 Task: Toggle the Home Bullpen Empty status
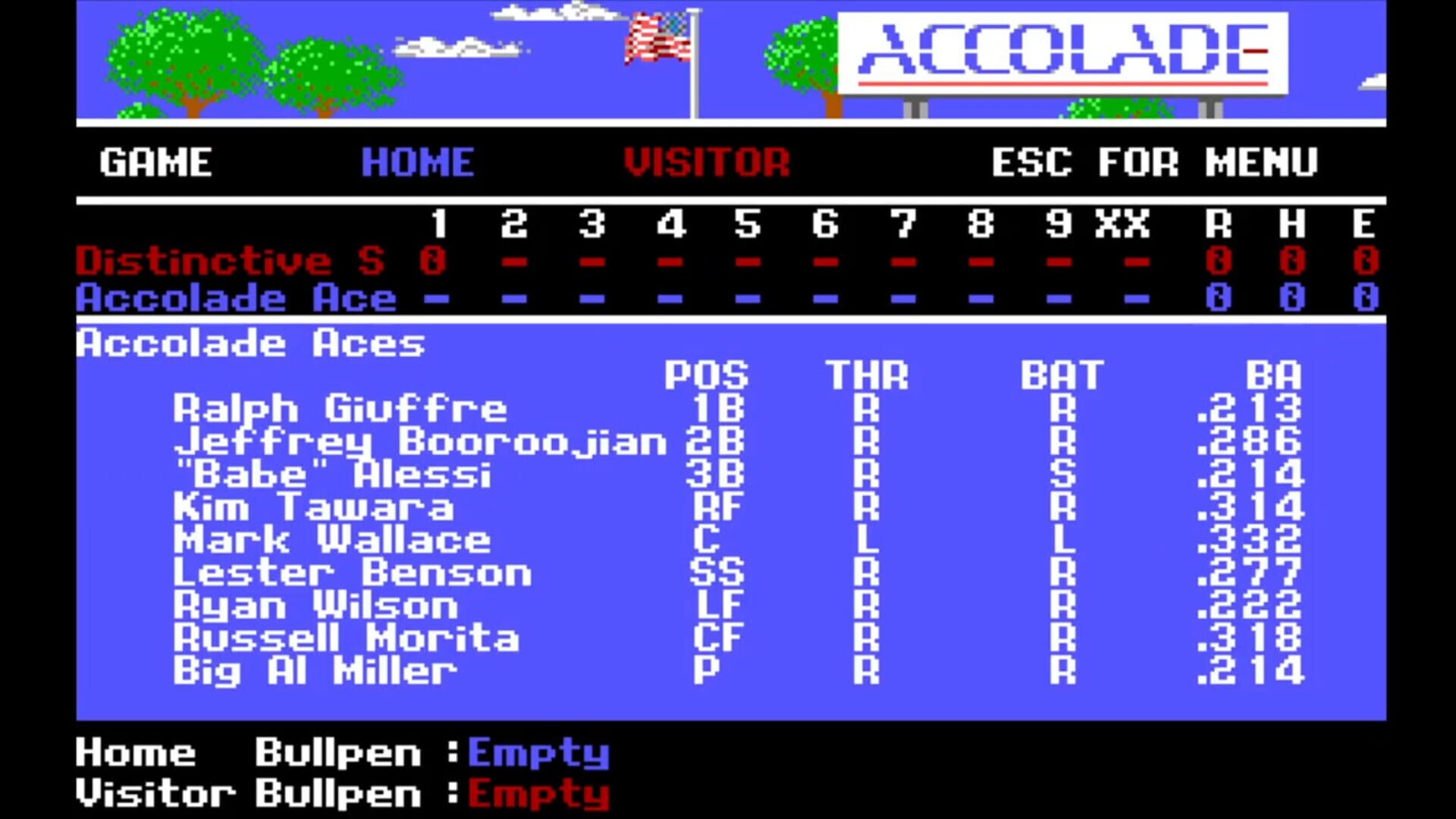tap(538, 753)
